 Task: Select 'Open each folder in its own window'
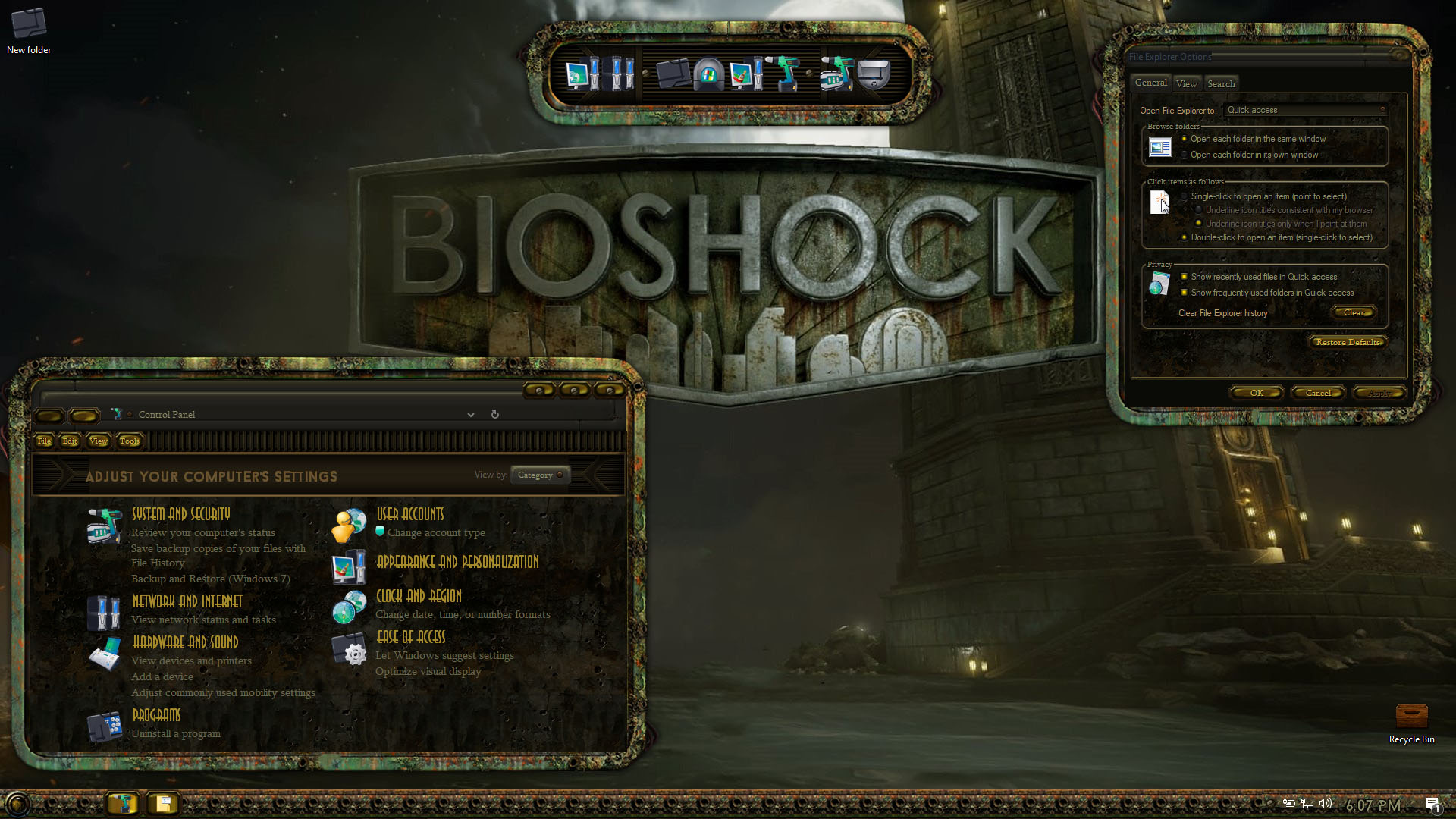pos(1185,155)
